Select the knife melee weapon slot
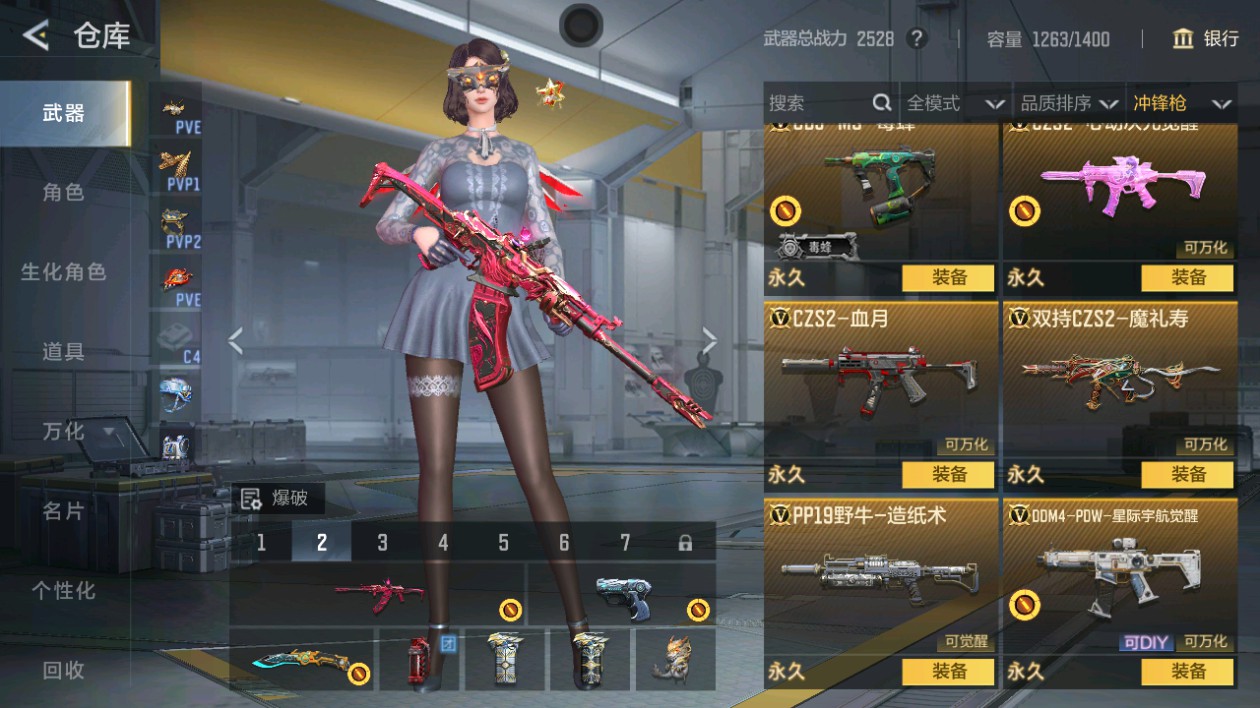 point(301,660)
